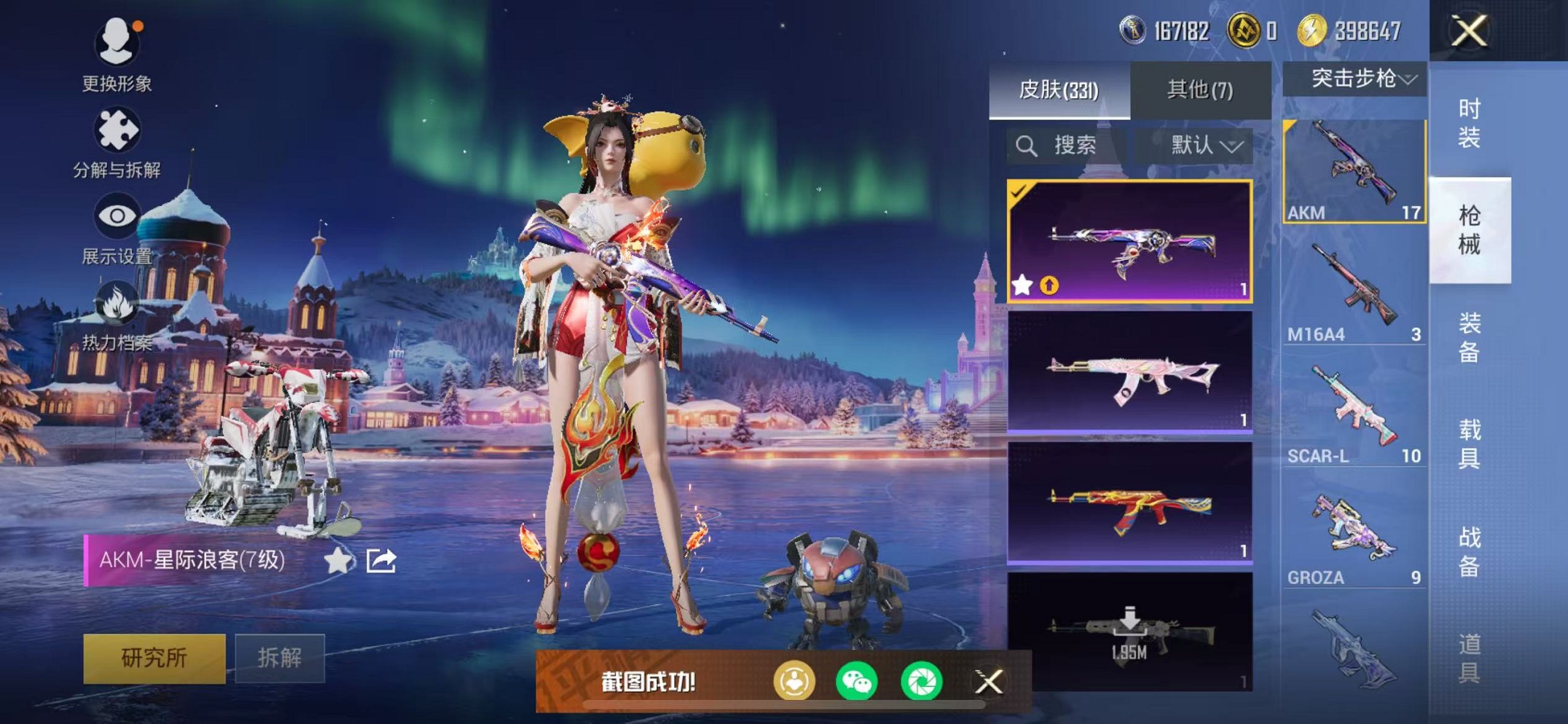Close the inventory with the top-right X
This screenshot has width=1568, height=724.
[1469, 31]
